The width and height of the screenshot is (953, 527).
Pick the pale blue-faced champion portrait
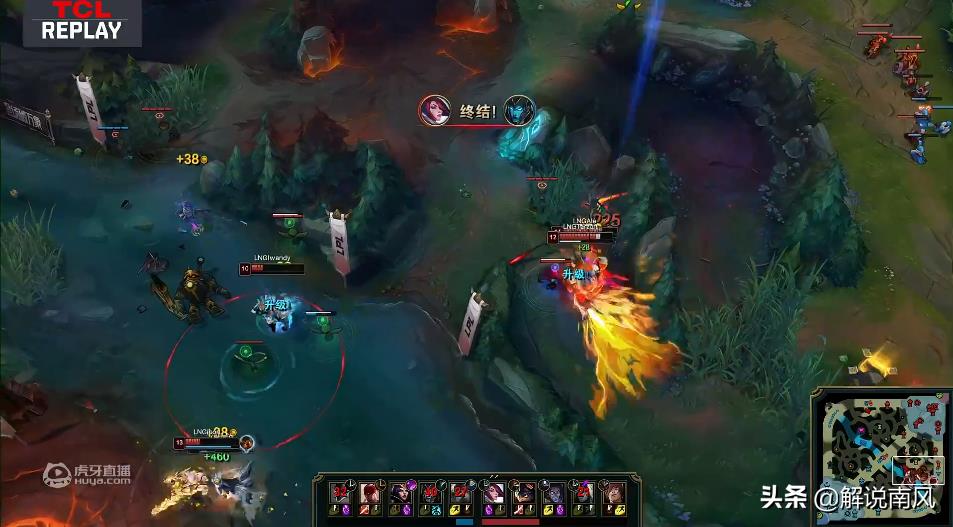[551, 492]
